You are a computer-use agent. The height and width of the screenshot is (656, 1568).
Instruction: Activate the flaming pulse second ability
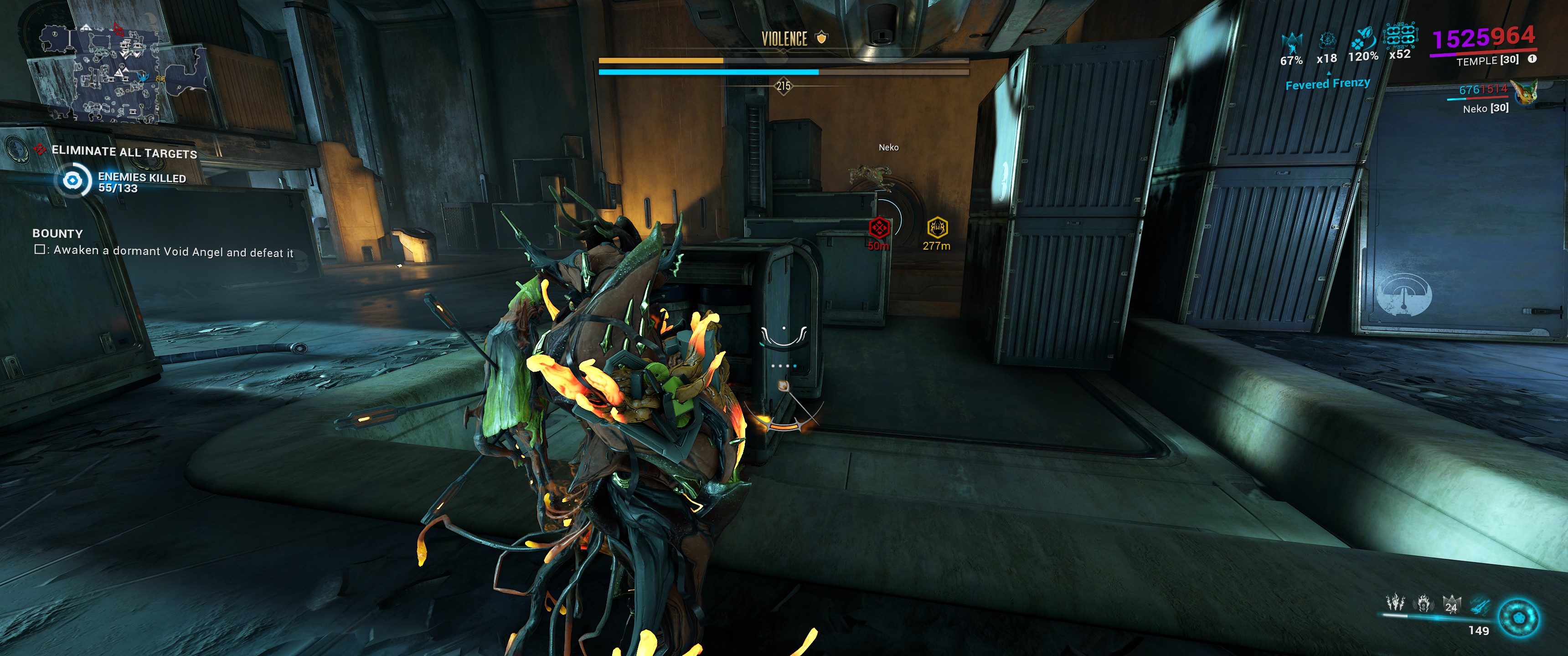(x=1423, y=603)
